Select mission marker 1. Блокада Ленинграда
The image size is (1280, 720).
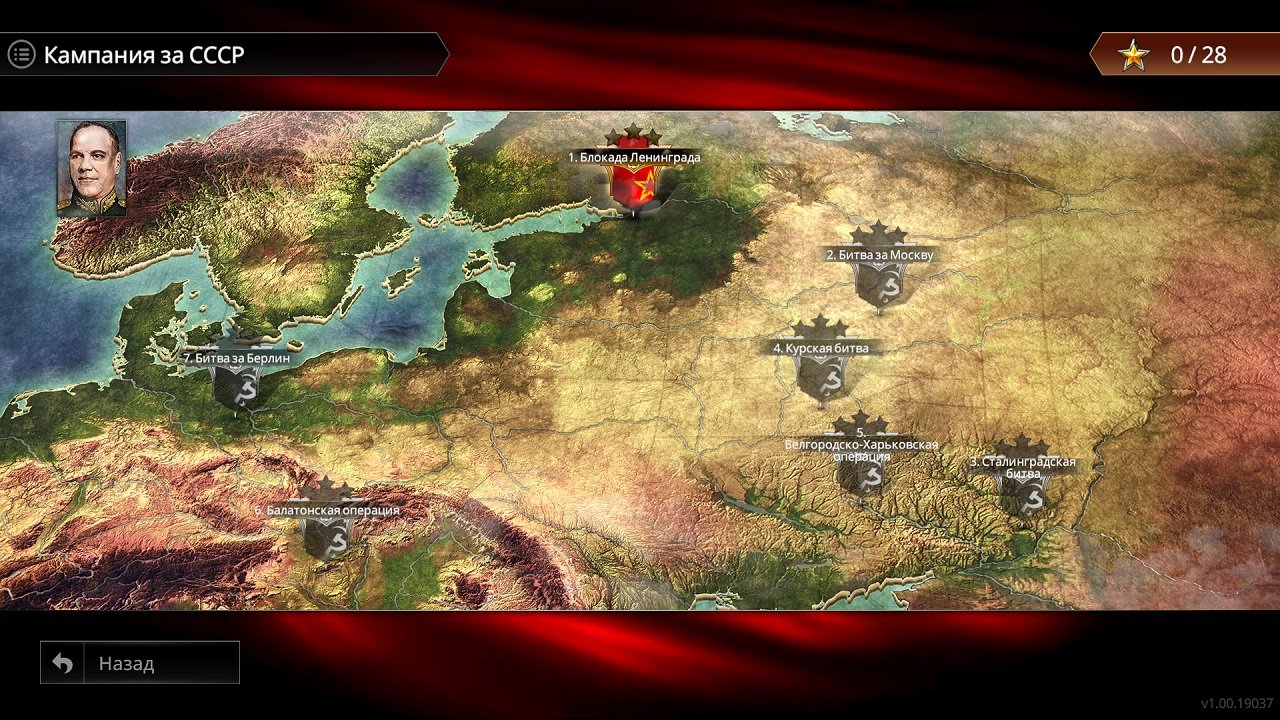[634, 185]
